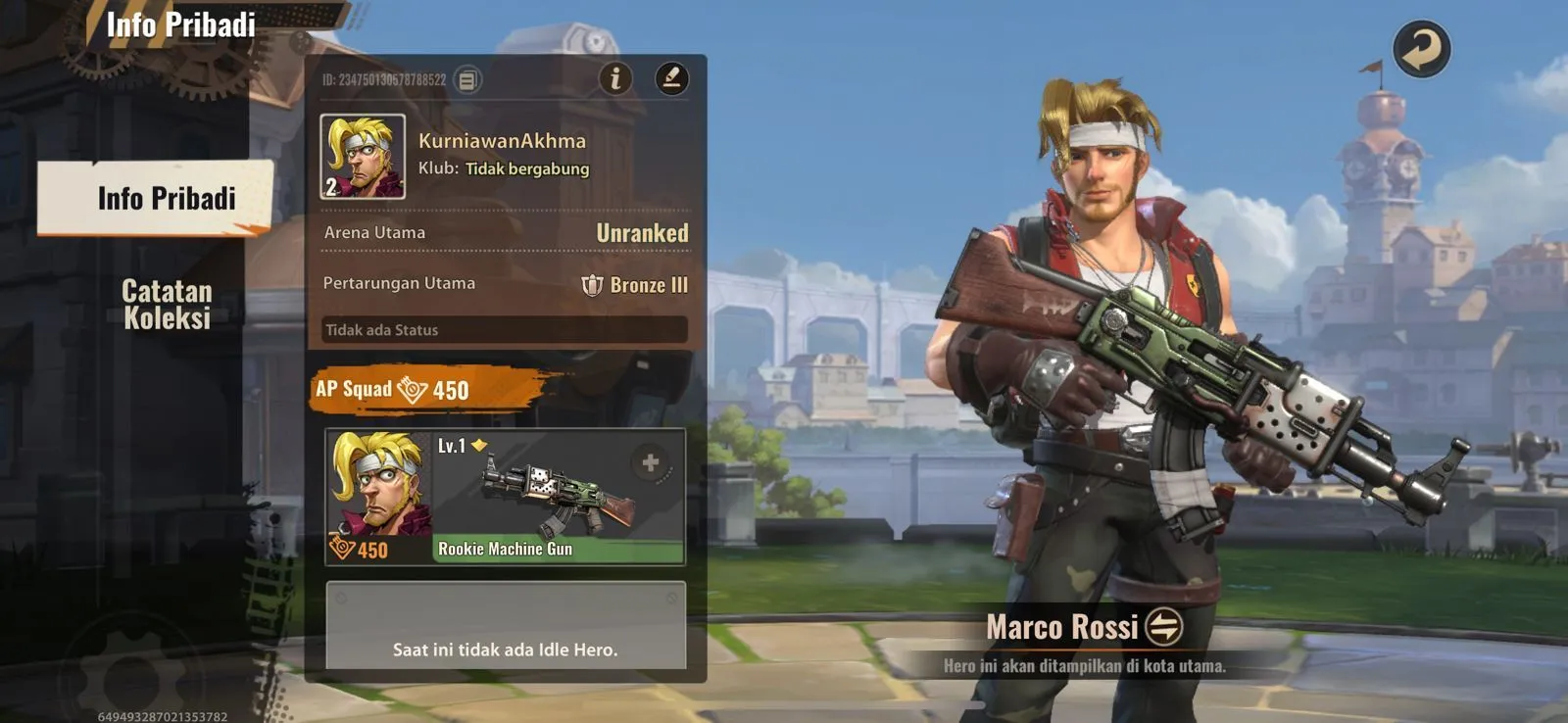The width and height of the screenshot is (1568, 723).
Task: Swap the displayed hero beside Marco Rossi
Action: point(1163,627)
